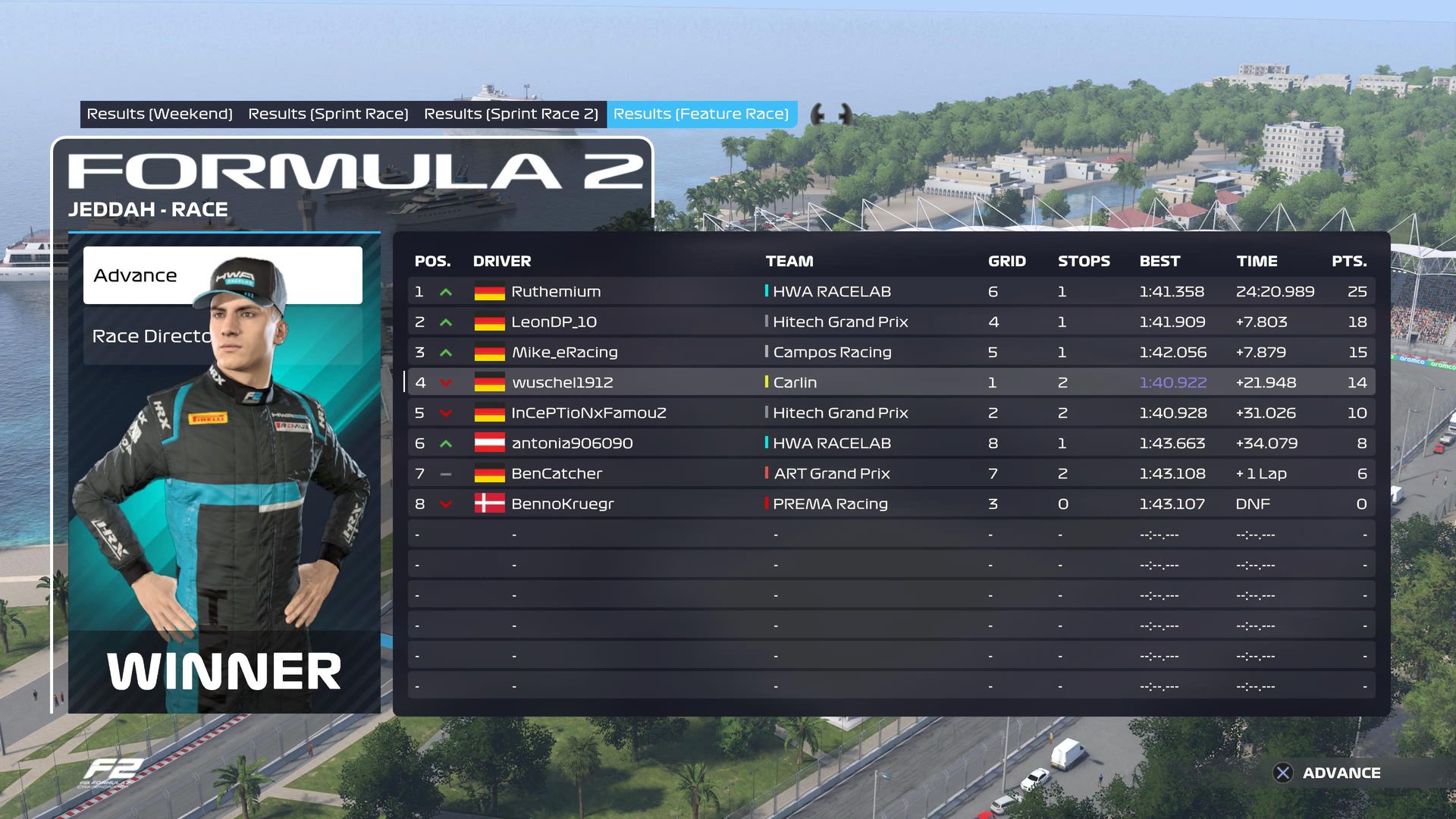Viewport: 1456px width, 819px height.
Task: Select race winner Ruthemium's result row
Action: point(890,291)
